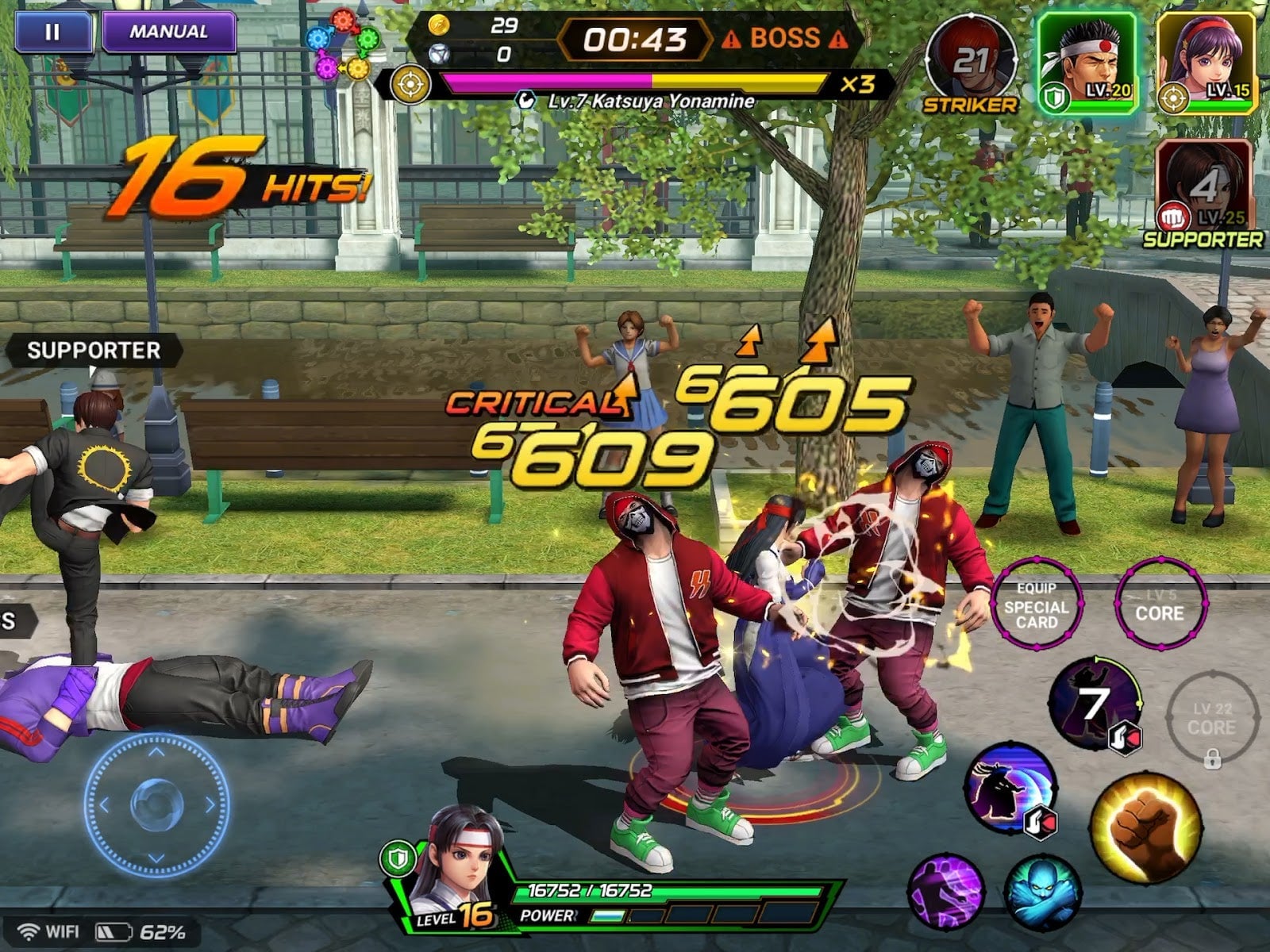The height and width of the screenshot is (952, 1270).
Task: Tap the virtual movement joystick
Action: [x=156, y=804]
